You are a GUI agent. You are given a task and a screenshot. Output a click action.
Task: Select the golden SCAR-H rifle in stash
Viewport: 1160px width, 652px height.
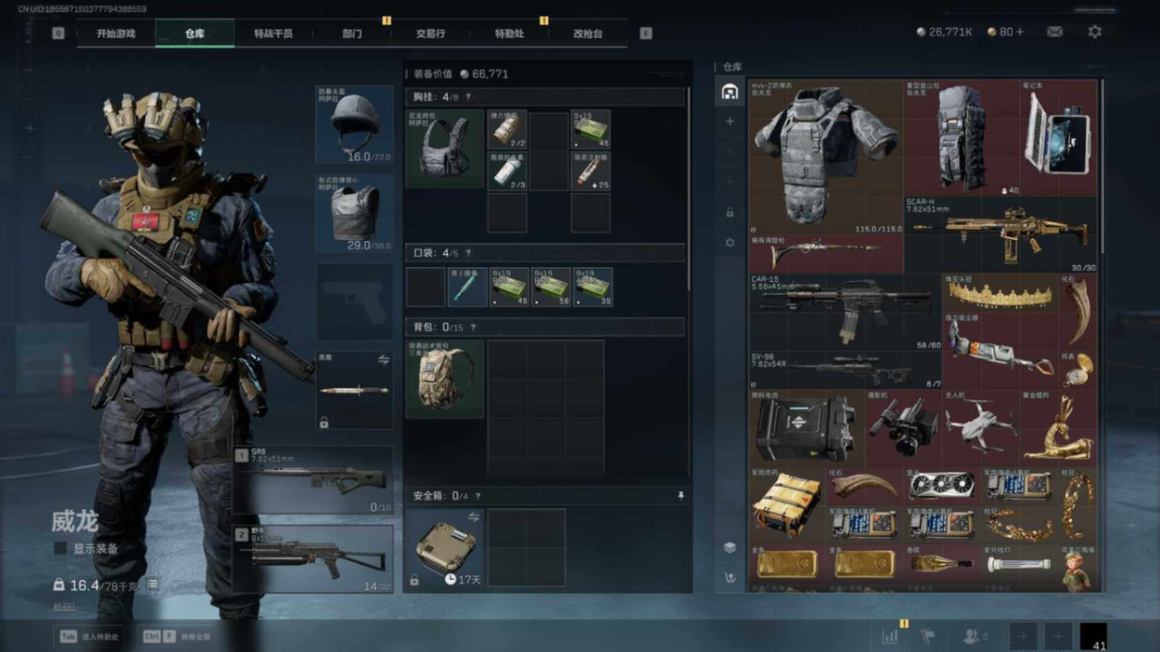1000,234
